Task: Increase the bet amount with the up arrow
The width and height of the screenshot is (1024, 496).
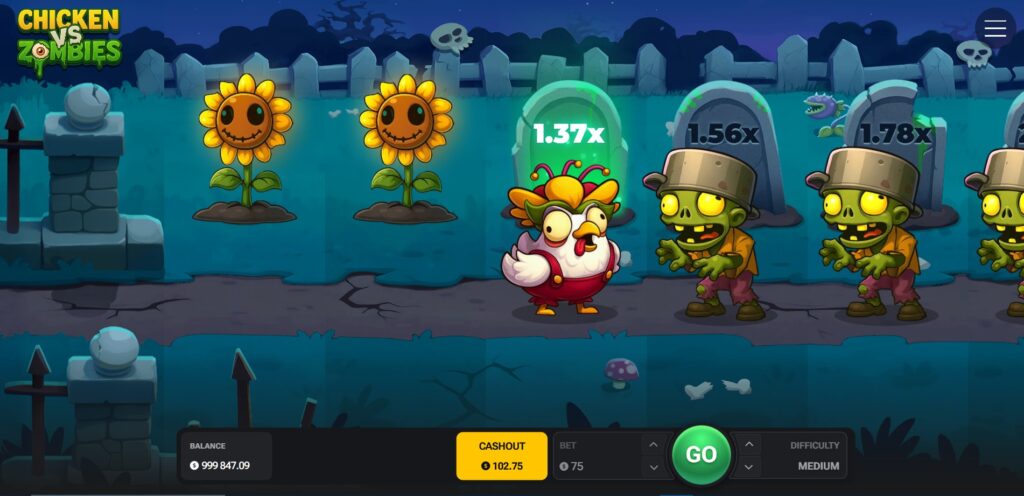Action: 653,444
